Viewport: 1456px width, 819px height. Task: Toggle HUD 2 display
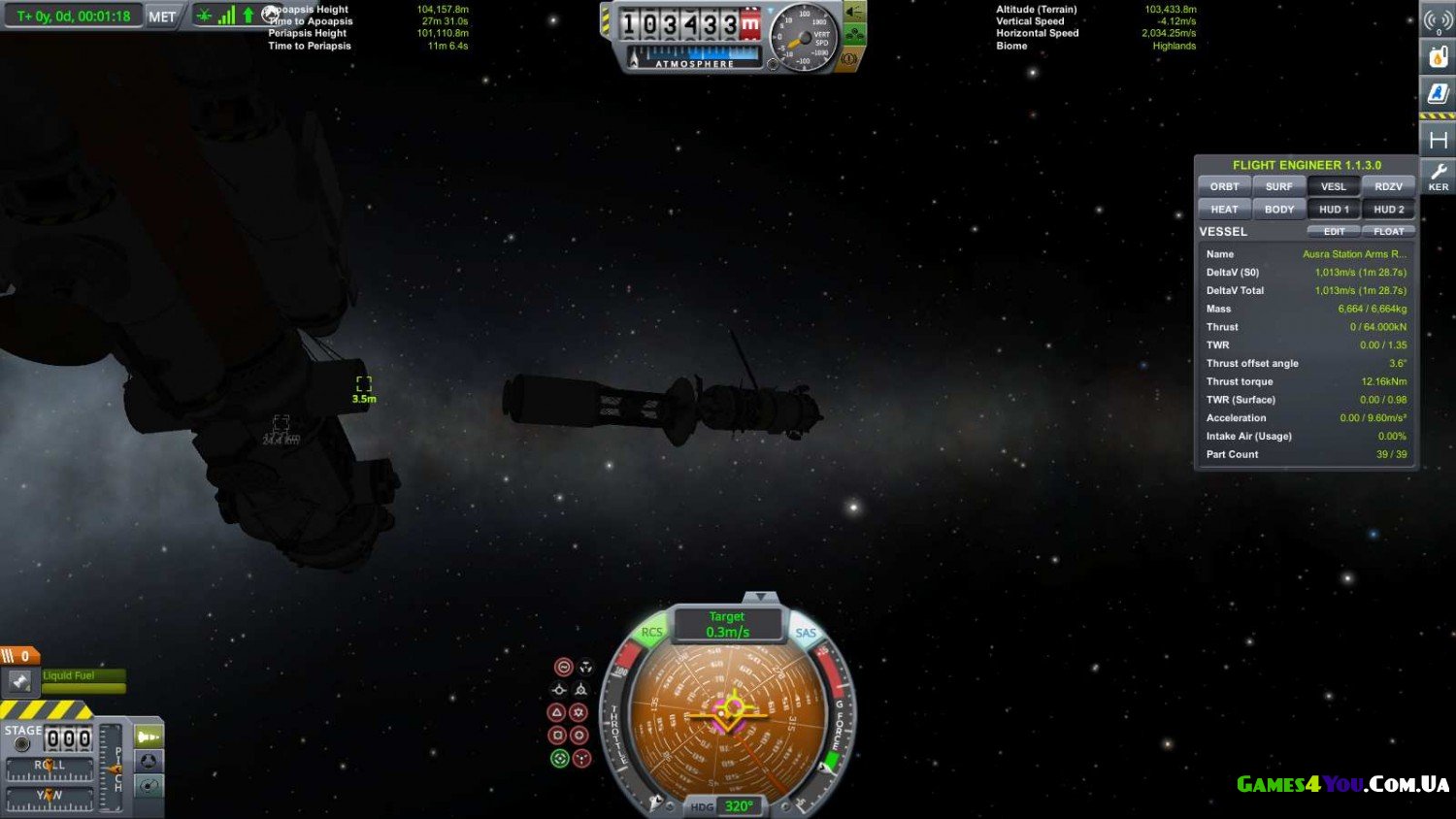[1388, 209]
